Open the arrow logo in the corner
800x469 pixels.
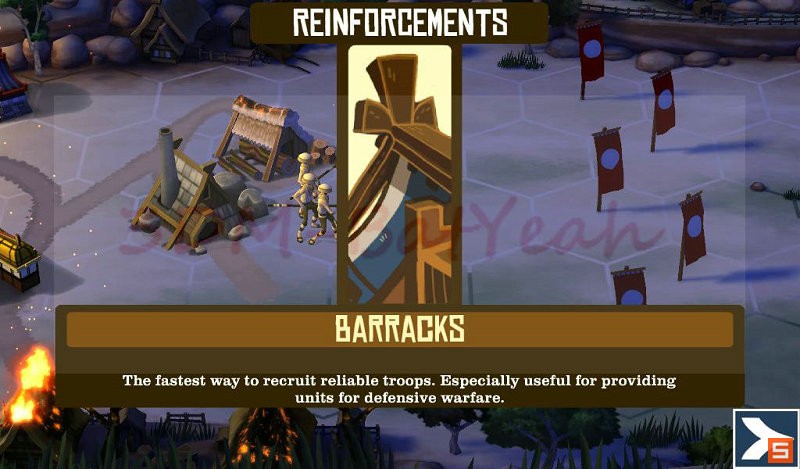[766, 436]
